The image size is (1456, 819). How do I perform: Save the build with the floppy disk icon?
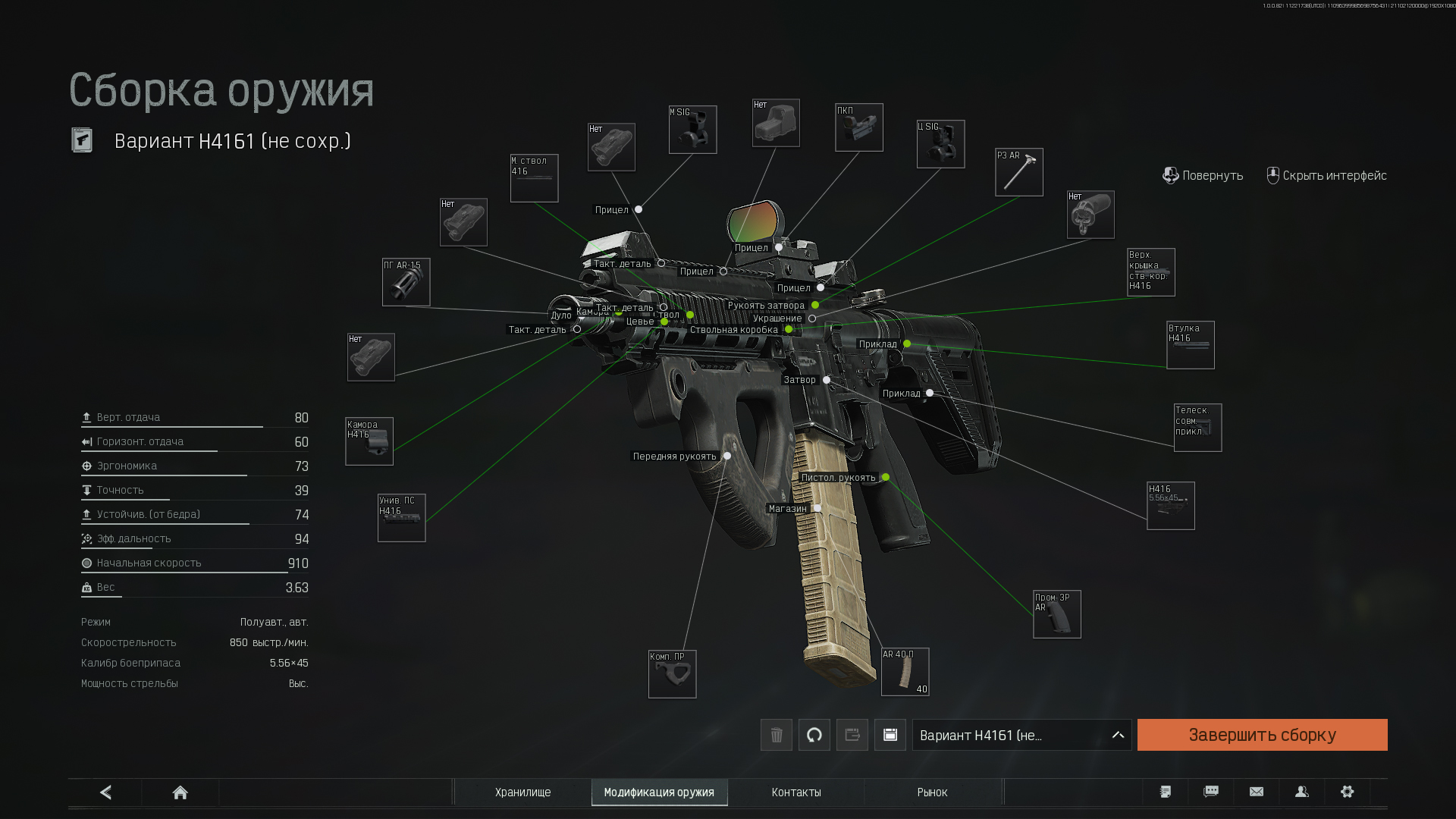(890, 735)
